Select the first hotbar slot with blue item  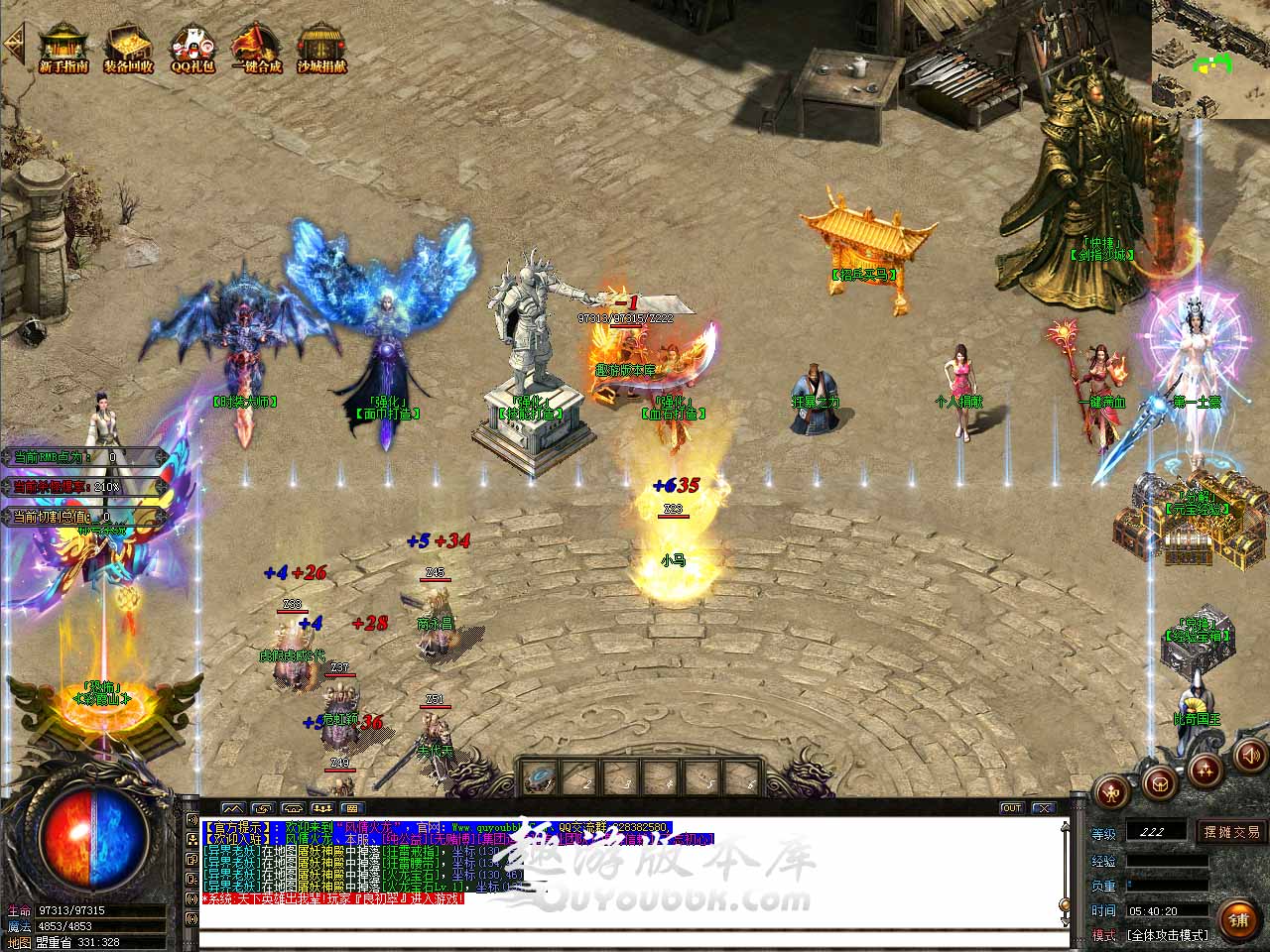click(539, 776)
